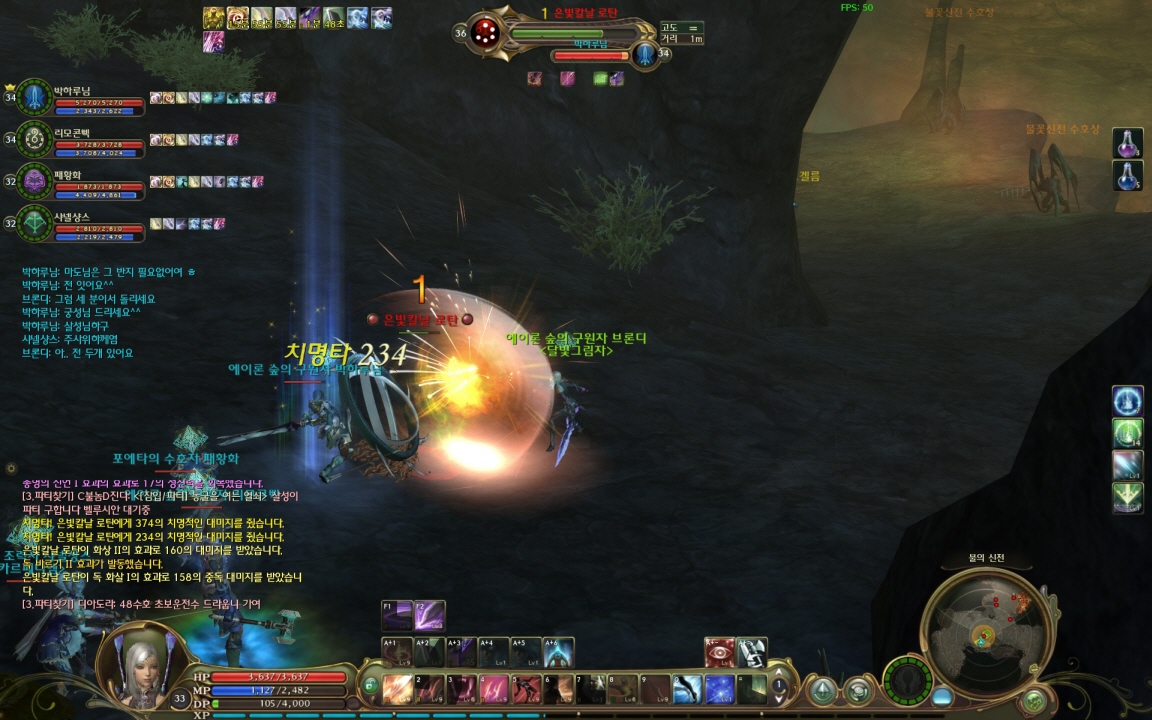Activate the pink slash skill in slot 4
Screen dimensions: 1152x720
(493, 689)
